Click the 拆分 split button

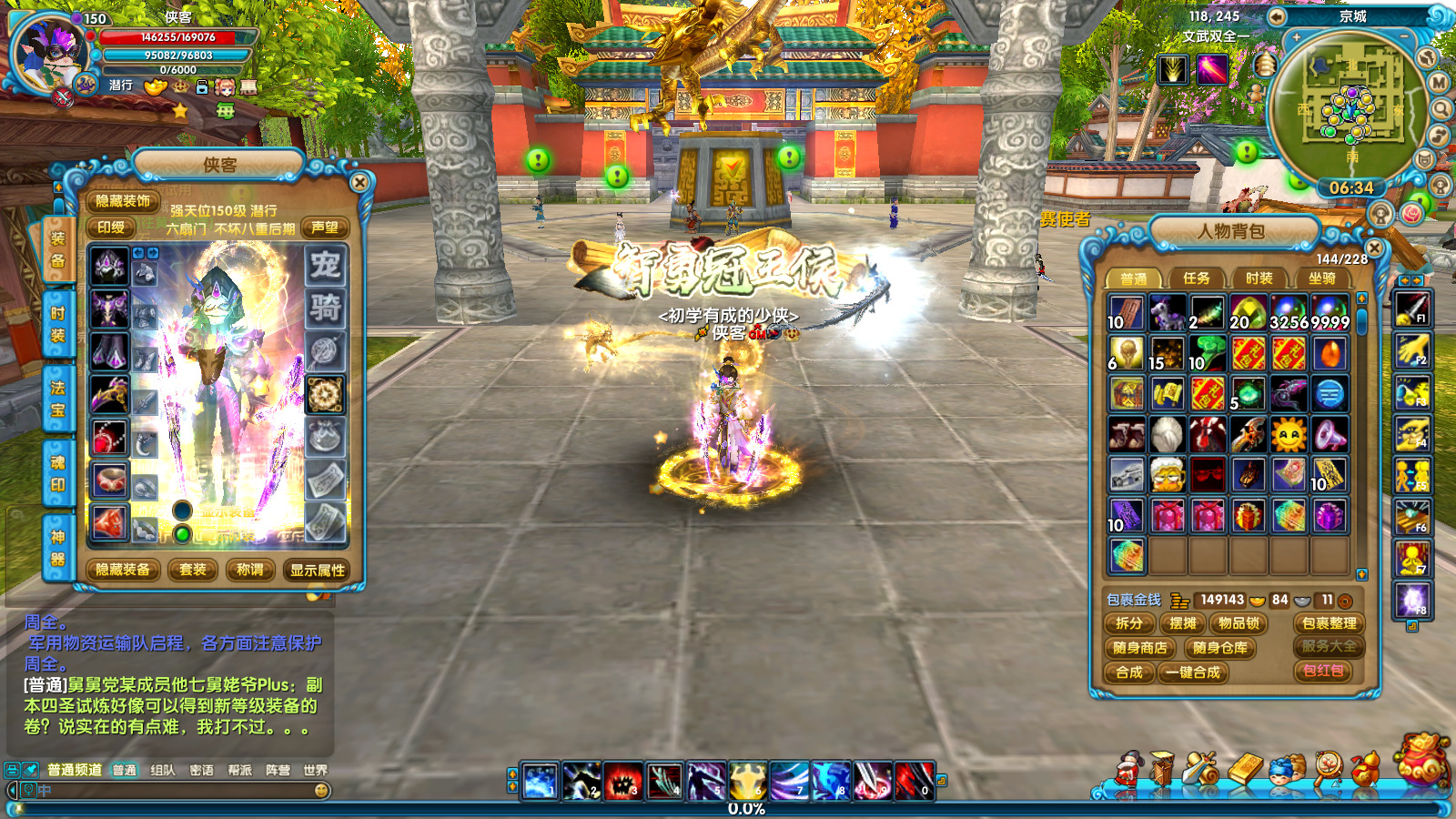pyautogui.click(x=1128, y=623)
